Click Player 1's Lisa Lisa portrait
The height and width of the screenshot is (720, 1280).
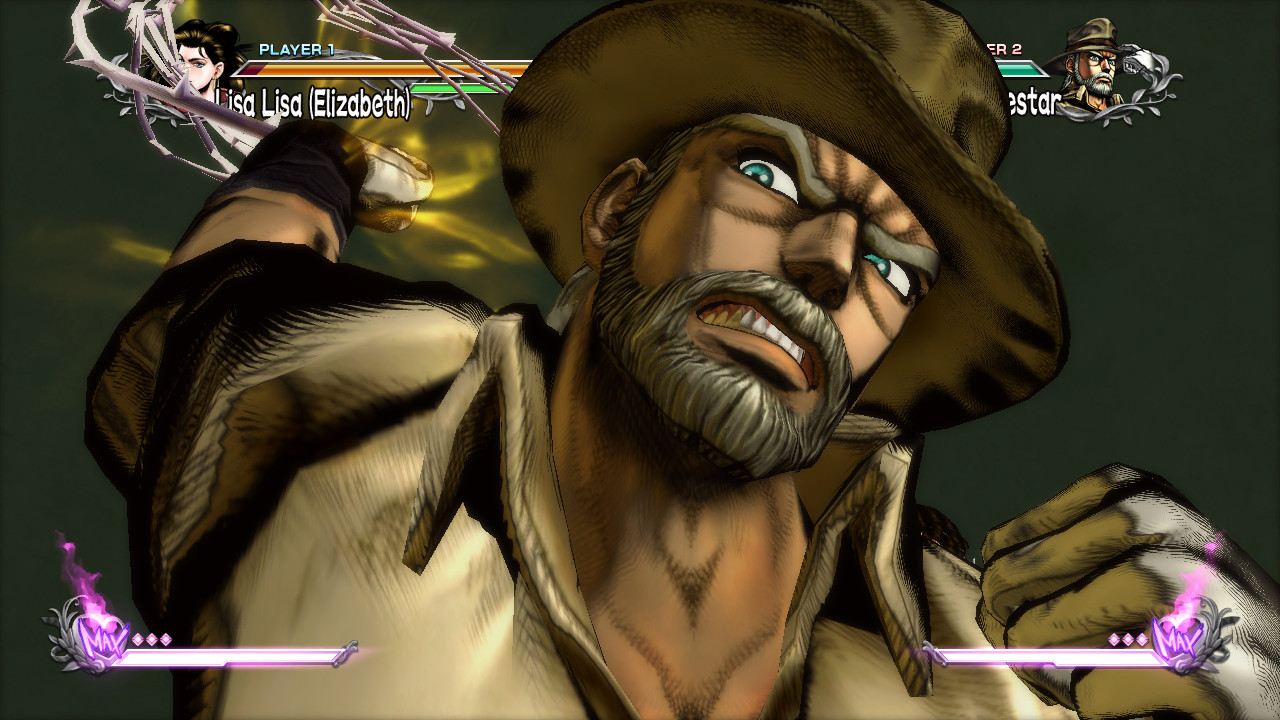(x=205, y=62)
